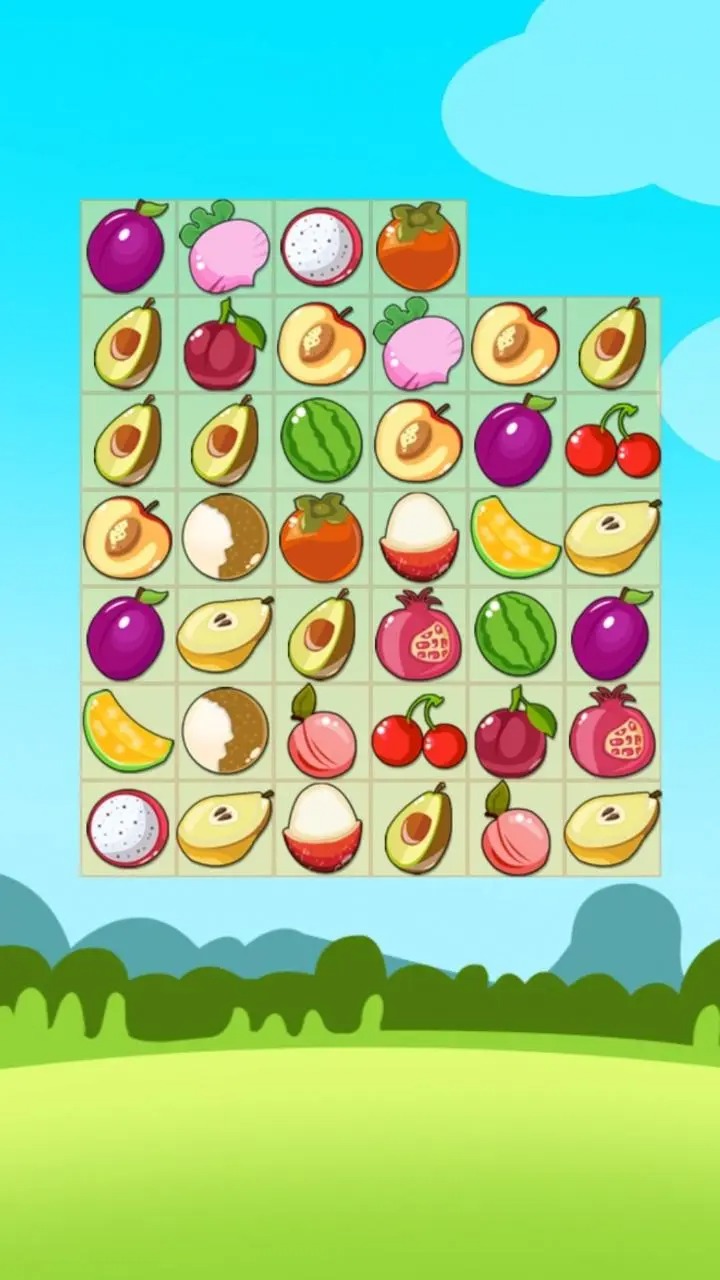Tap the lychee between persimmon and melon slice
The width and height of the screenshot is (720, 1280).
coord(418,537)
